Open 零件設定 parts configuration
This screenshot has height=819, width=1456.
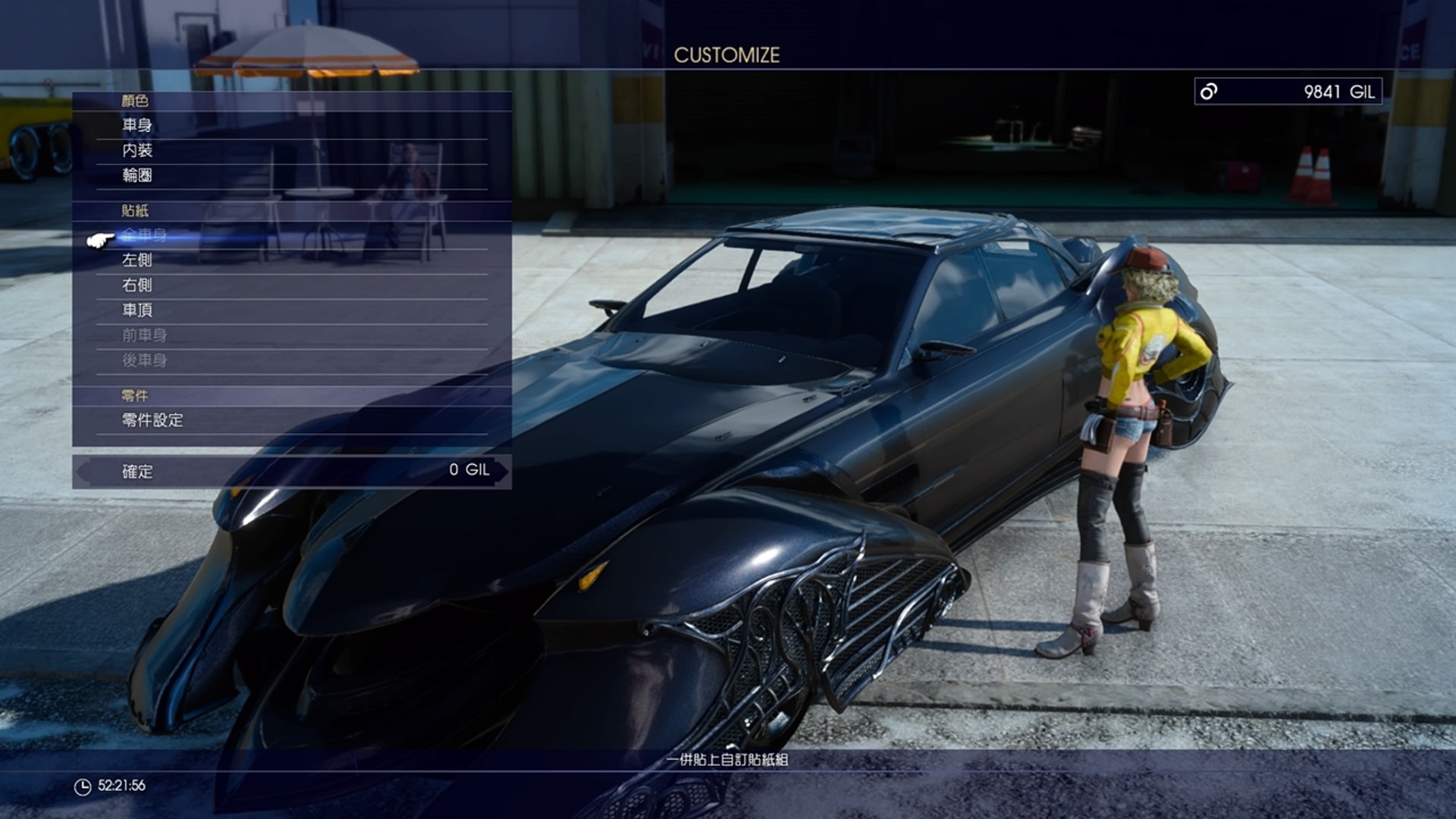click(152, 421)
